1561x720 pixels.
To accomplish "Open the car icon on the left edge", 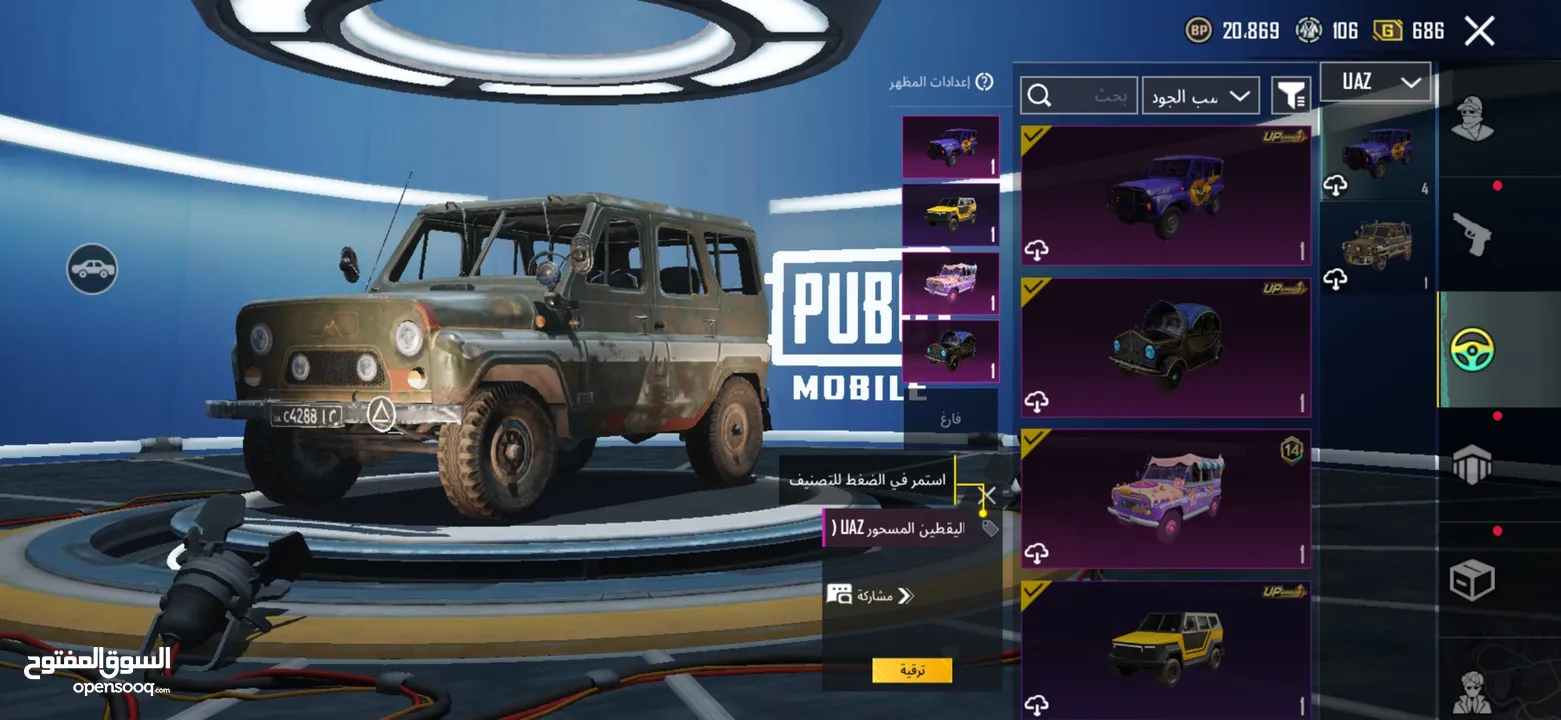I will coord(90,270).
